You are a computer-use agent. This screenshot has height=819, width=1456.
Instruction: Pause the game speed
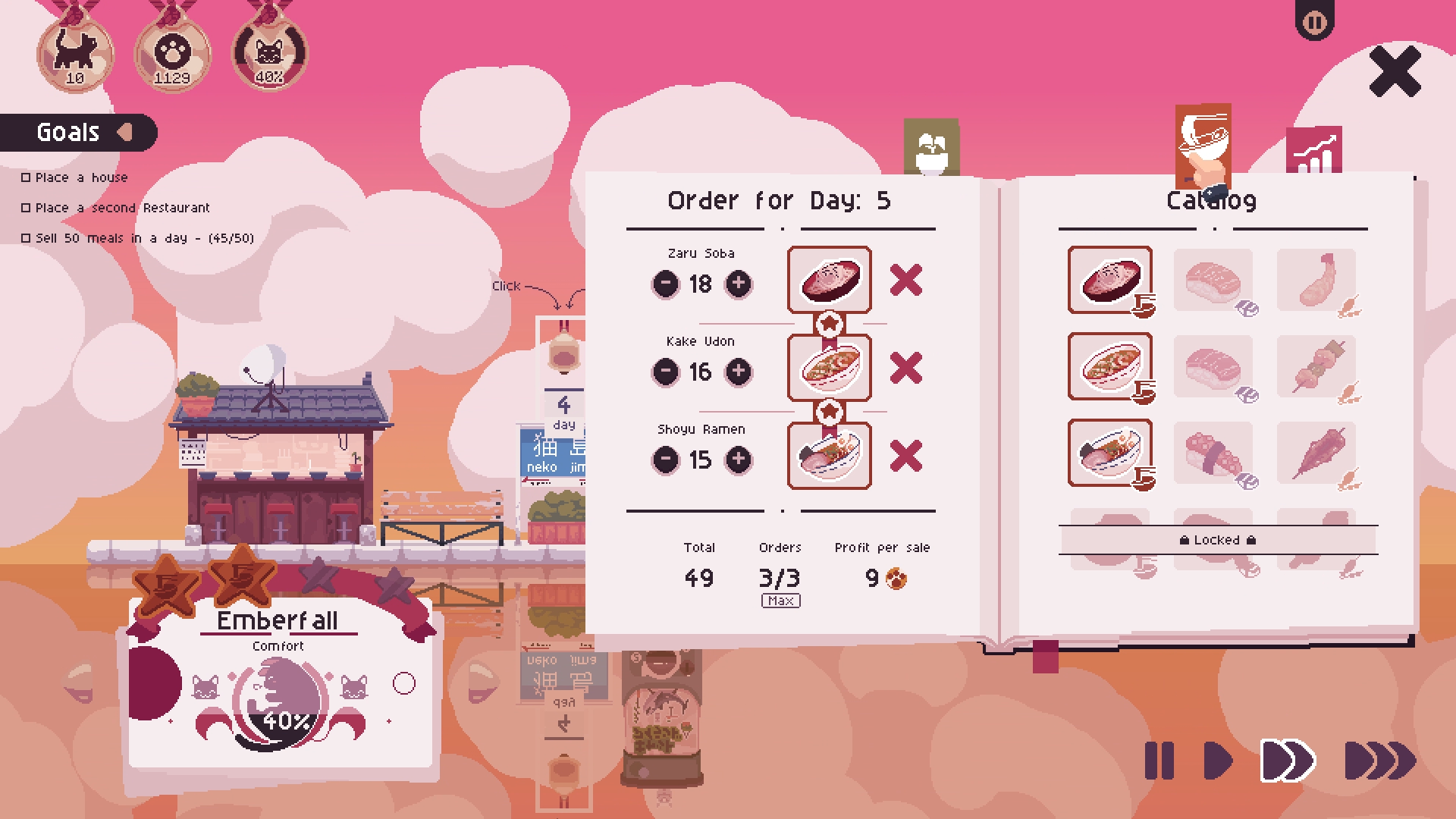coord(1159,761)
